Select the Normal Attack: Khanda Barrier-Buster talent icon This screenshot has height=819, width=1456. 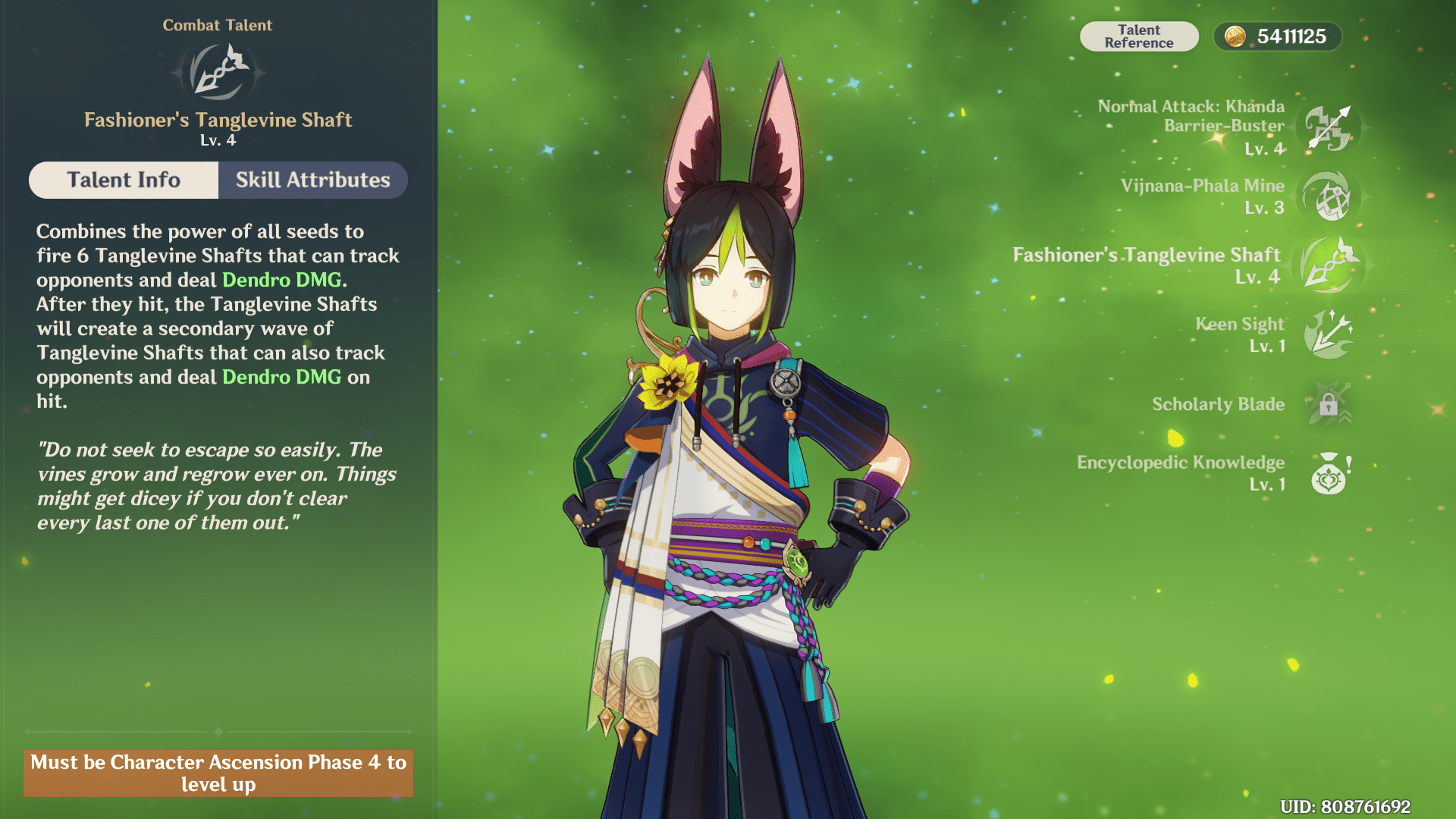coord(1328,129)
